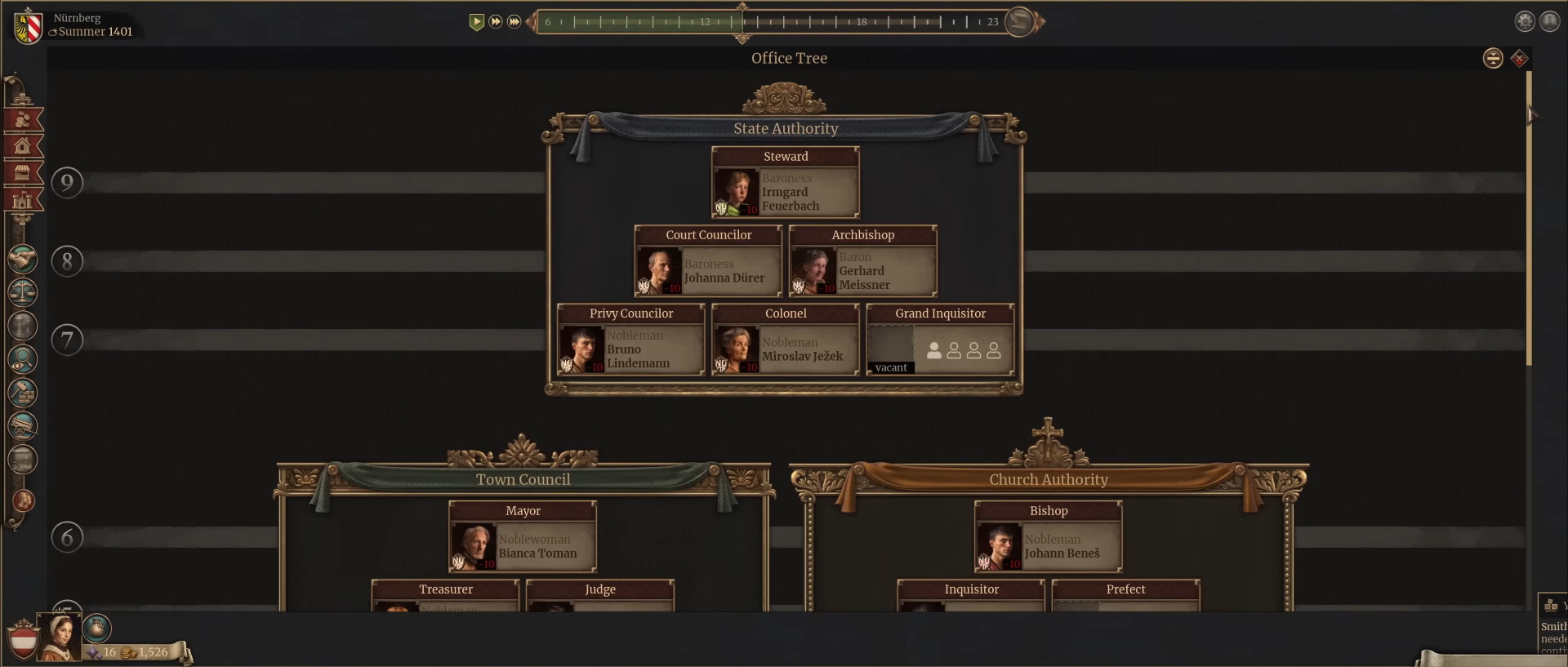Select the Colonel office of Miroslav Ježek

(785, 340)
